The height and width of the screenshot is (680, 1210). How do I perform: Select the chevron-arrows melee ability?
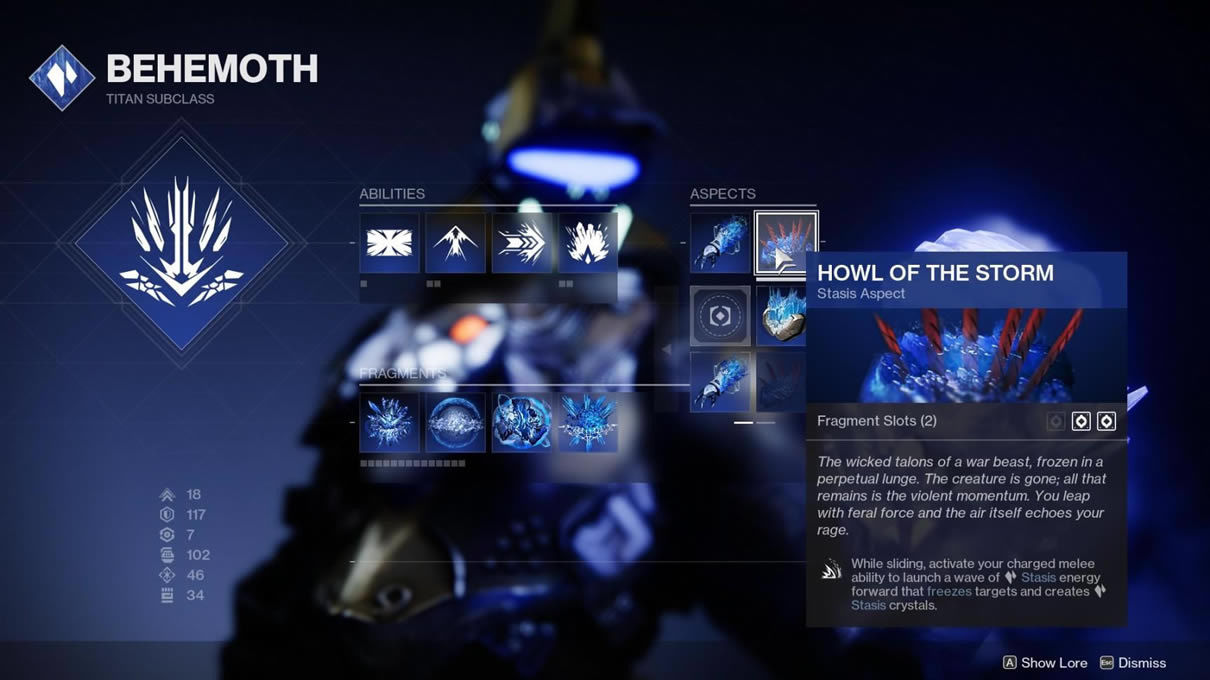coord(521,243)
